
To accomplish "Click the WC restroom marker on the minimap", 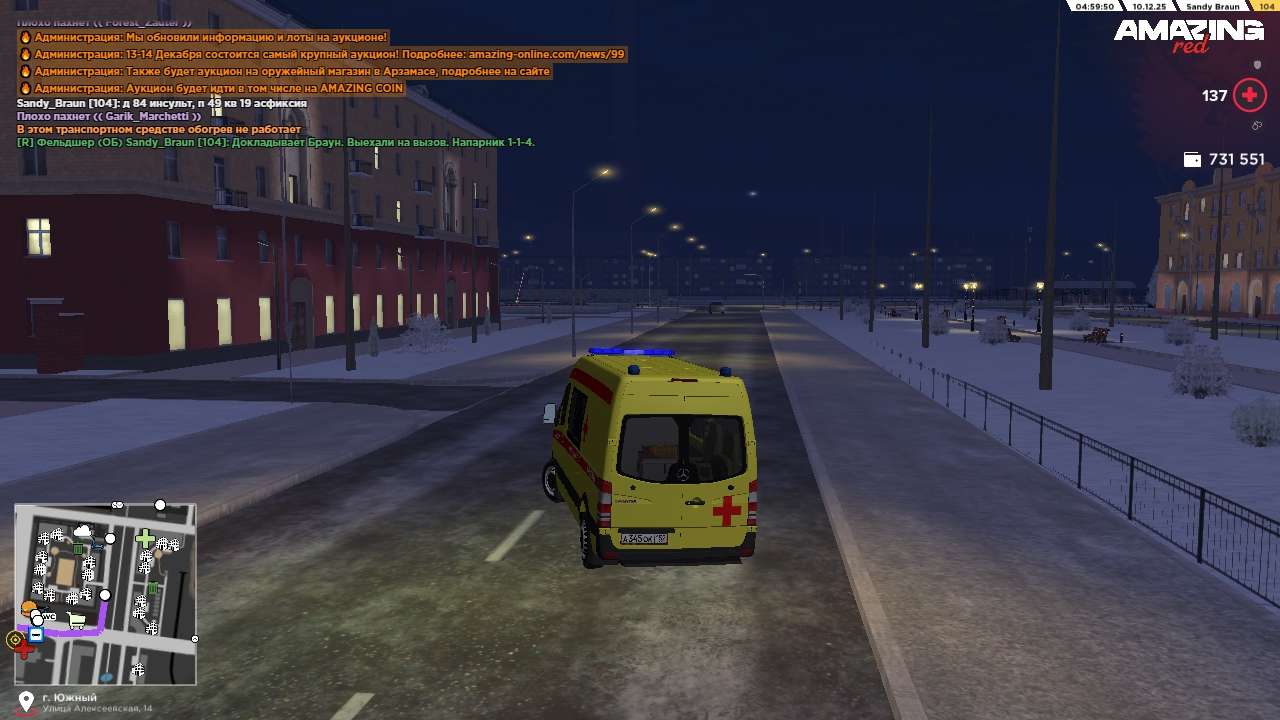I will (48, 617).
